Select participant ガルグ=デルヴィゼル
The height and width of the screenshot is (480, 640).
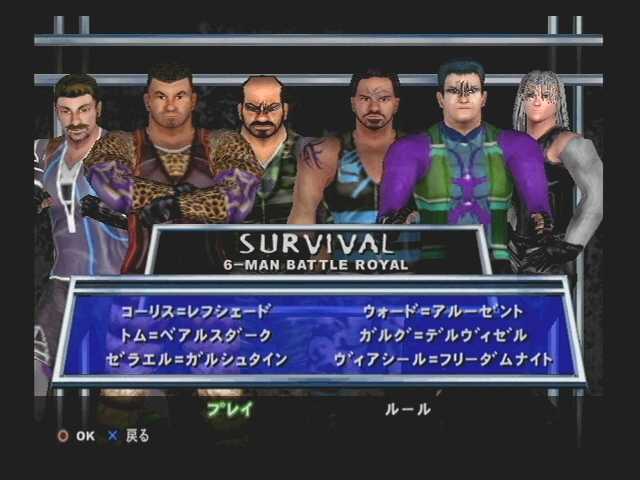[444, 335]
